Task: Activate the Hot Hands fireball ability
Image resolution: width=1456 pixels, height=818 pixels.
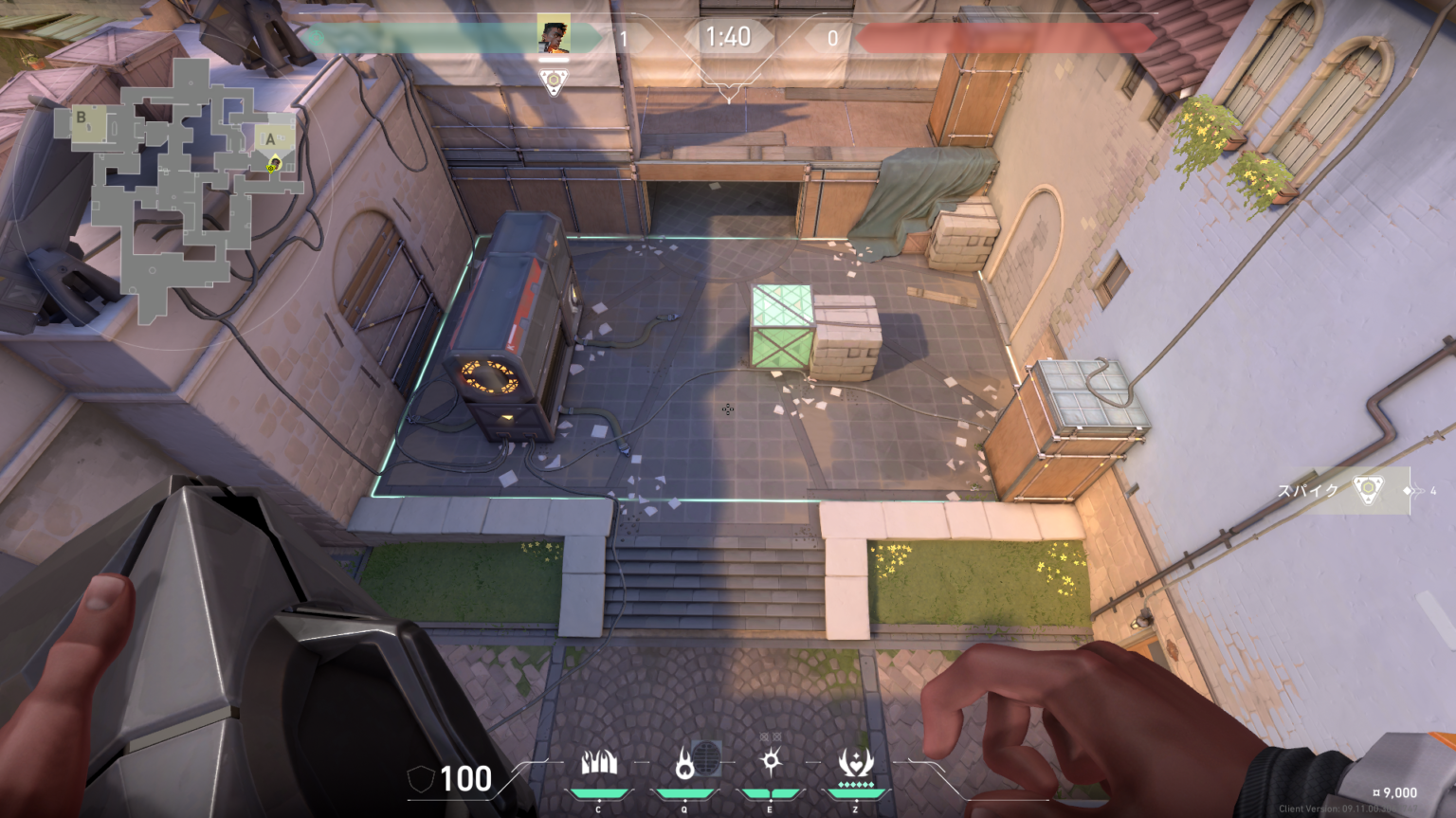Action: (684, 763)
